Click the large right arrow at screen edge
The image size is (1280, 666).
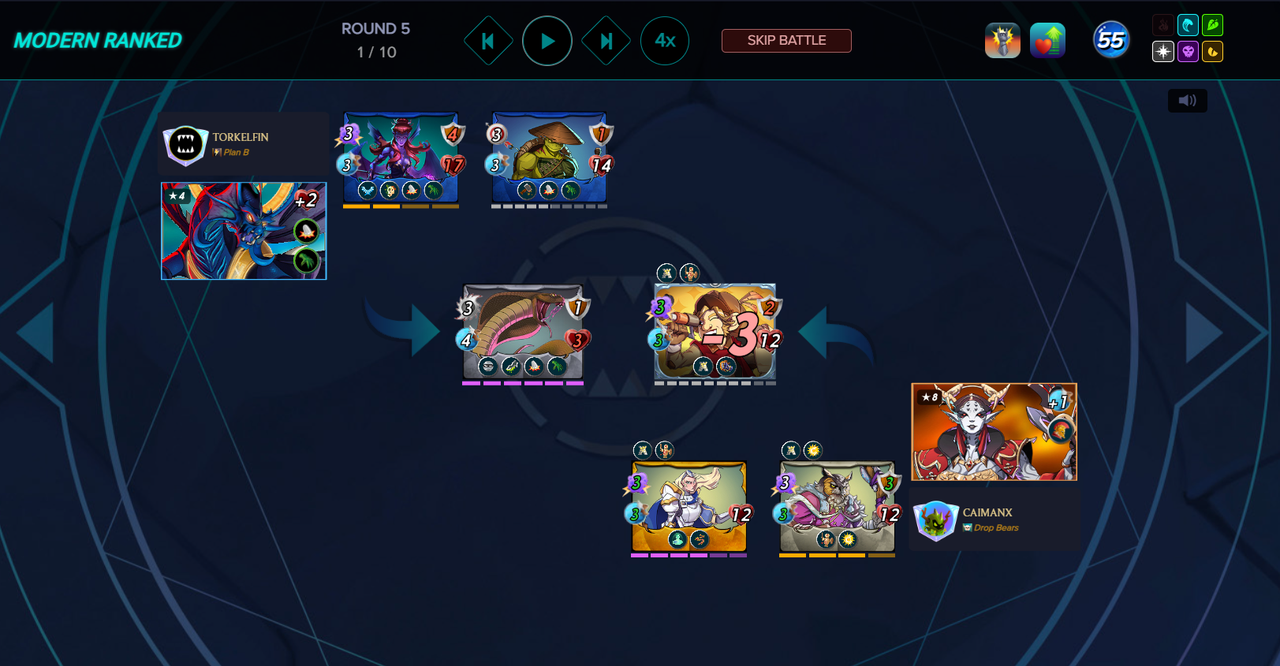click(x=1206, y=333)
